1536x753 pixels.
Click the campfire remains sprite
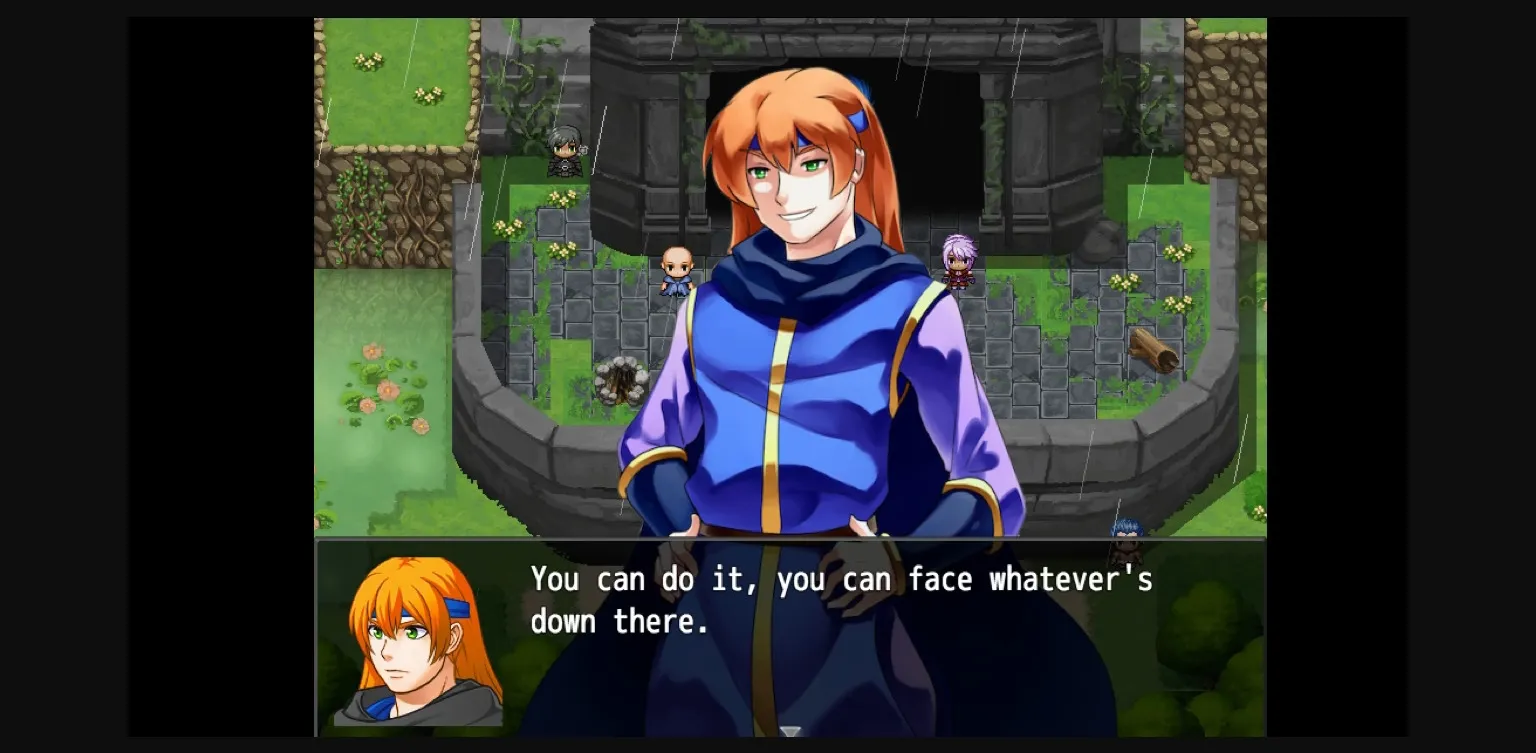[621, 379]
